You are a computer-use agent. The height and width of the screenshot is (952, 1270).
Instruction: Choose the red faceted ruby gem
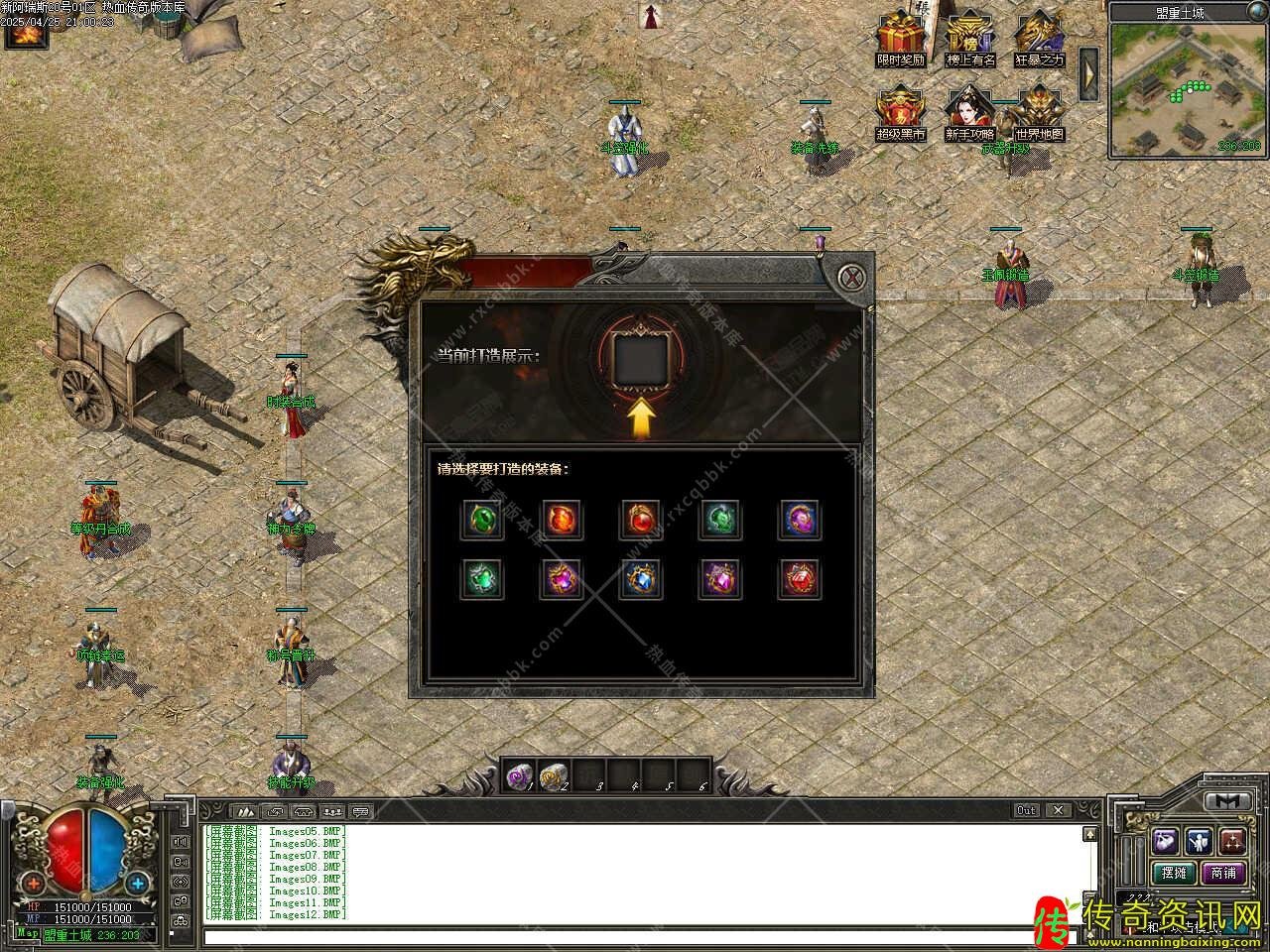(x=800, y=579)
